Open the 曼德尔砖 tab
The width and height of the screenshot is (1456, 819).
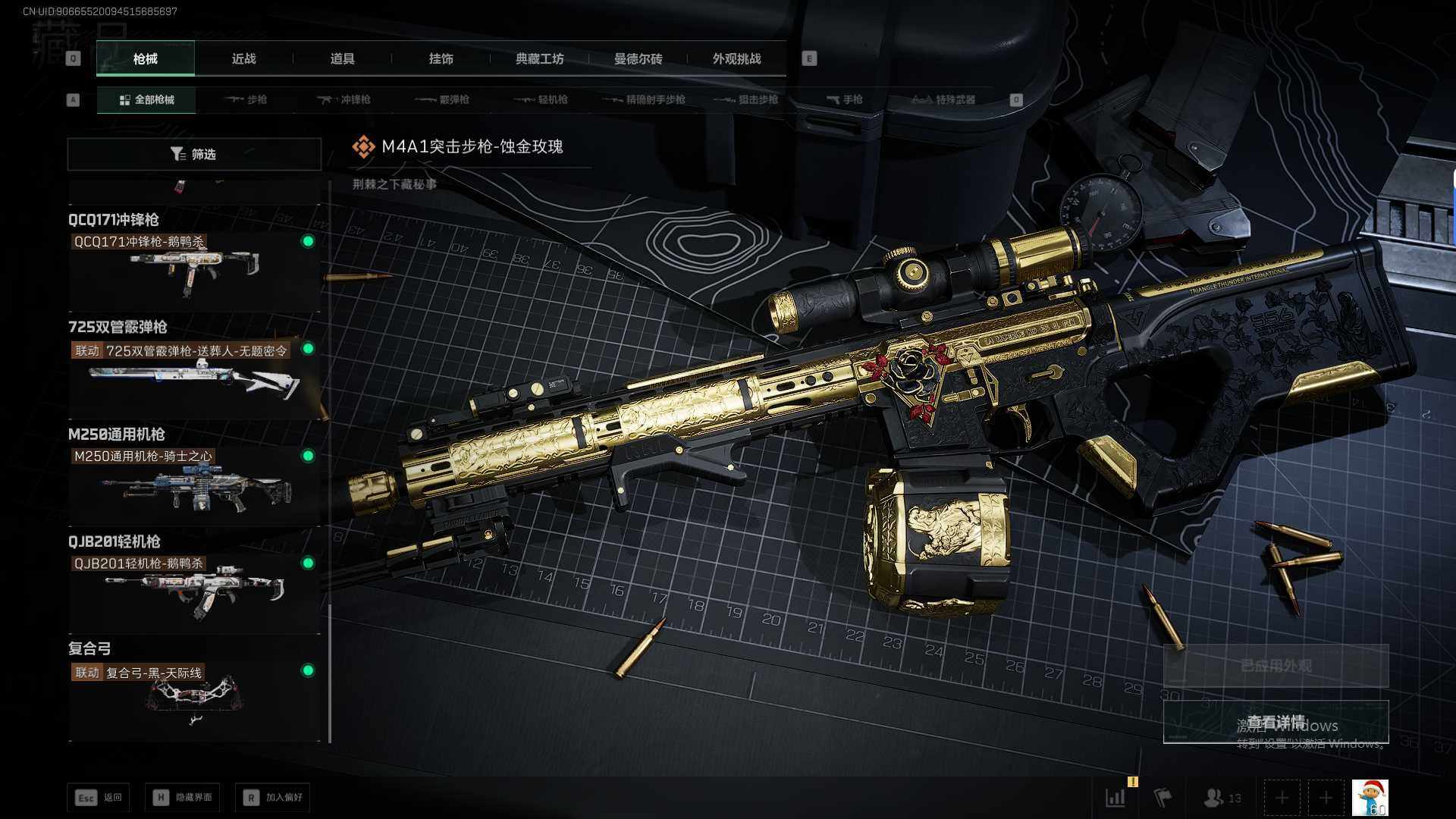tap(638, 58)
